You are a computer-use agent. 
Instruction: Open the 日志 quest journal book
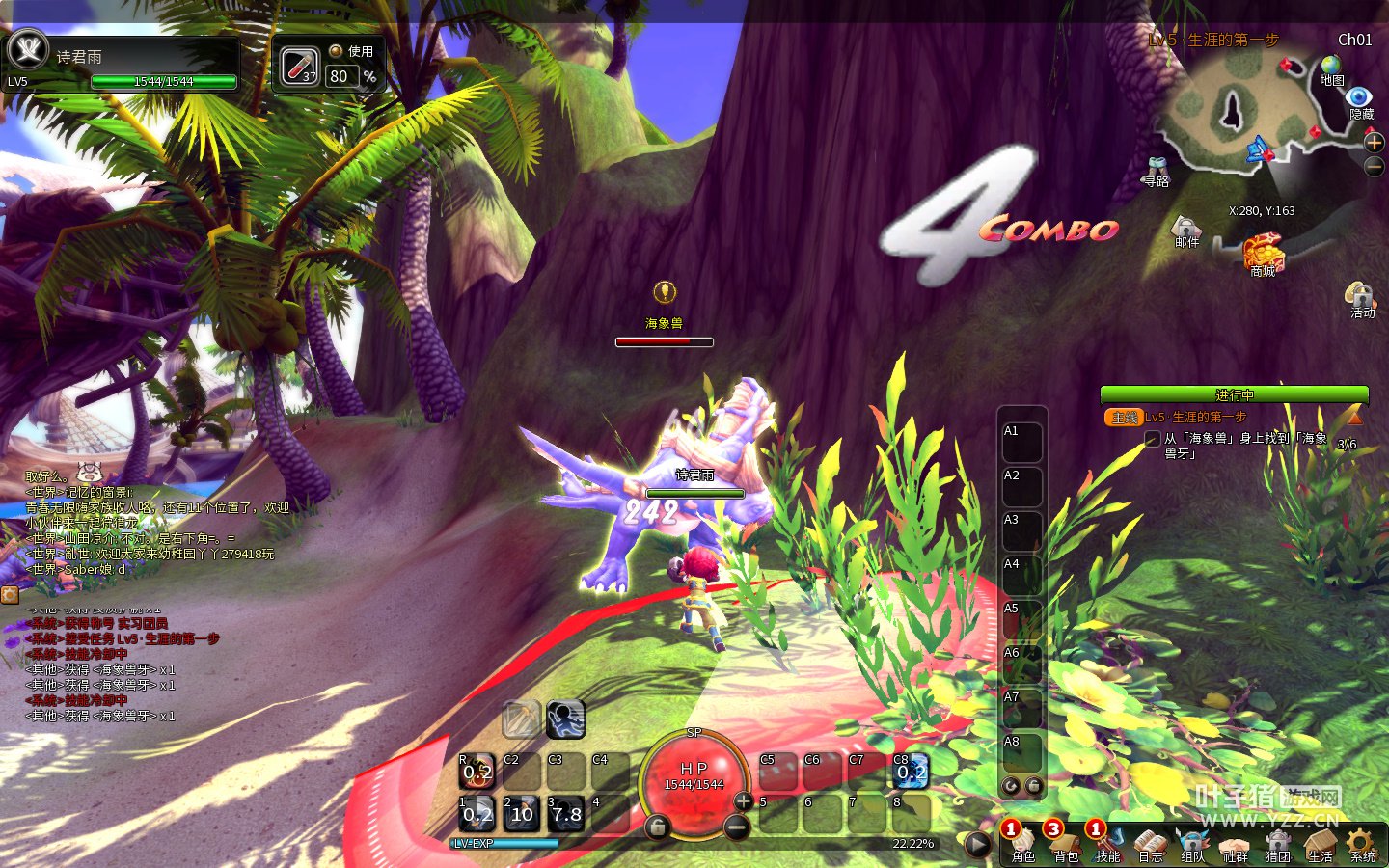1151,843
